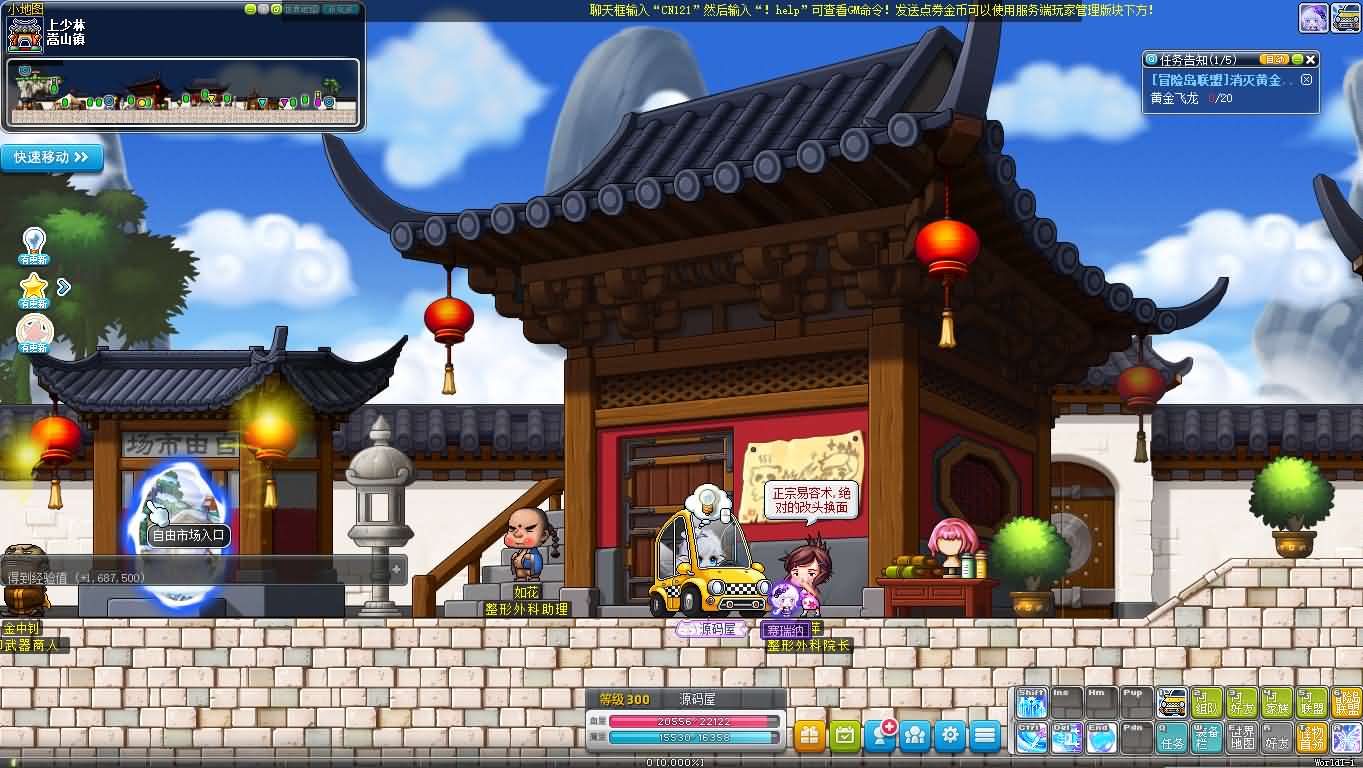
Task: Open the 冒险岛联盟 hotkey in slot 6
Action: pyautogui.click(x=1347, y=703)
